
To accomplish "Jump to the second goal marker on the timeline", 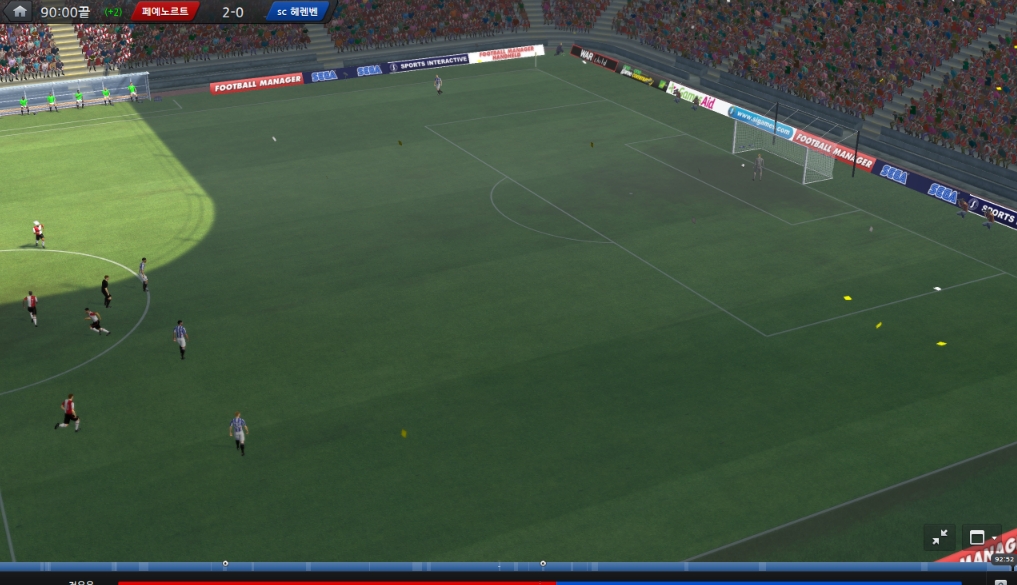I will (x=543, y=563).
